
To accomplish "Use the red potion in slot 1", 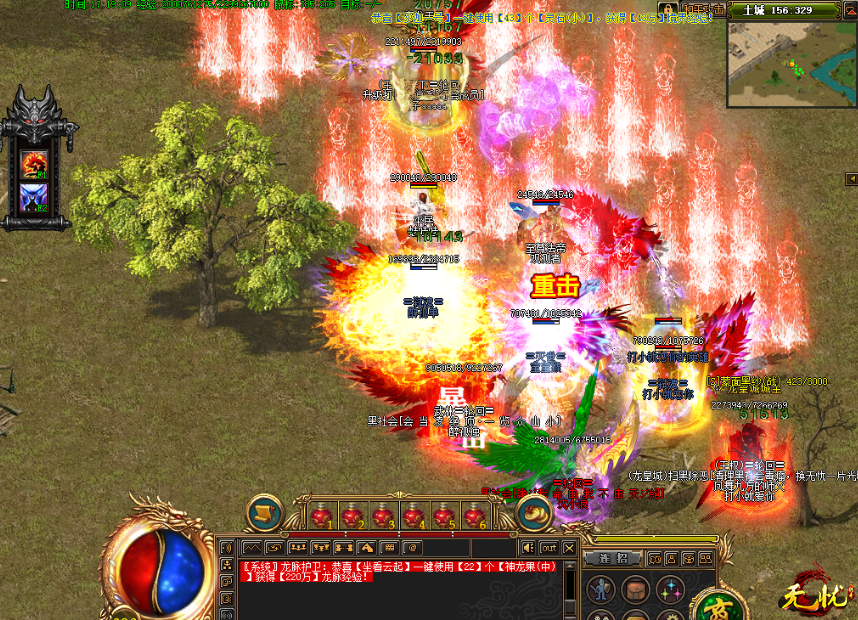I will point(323,516).
